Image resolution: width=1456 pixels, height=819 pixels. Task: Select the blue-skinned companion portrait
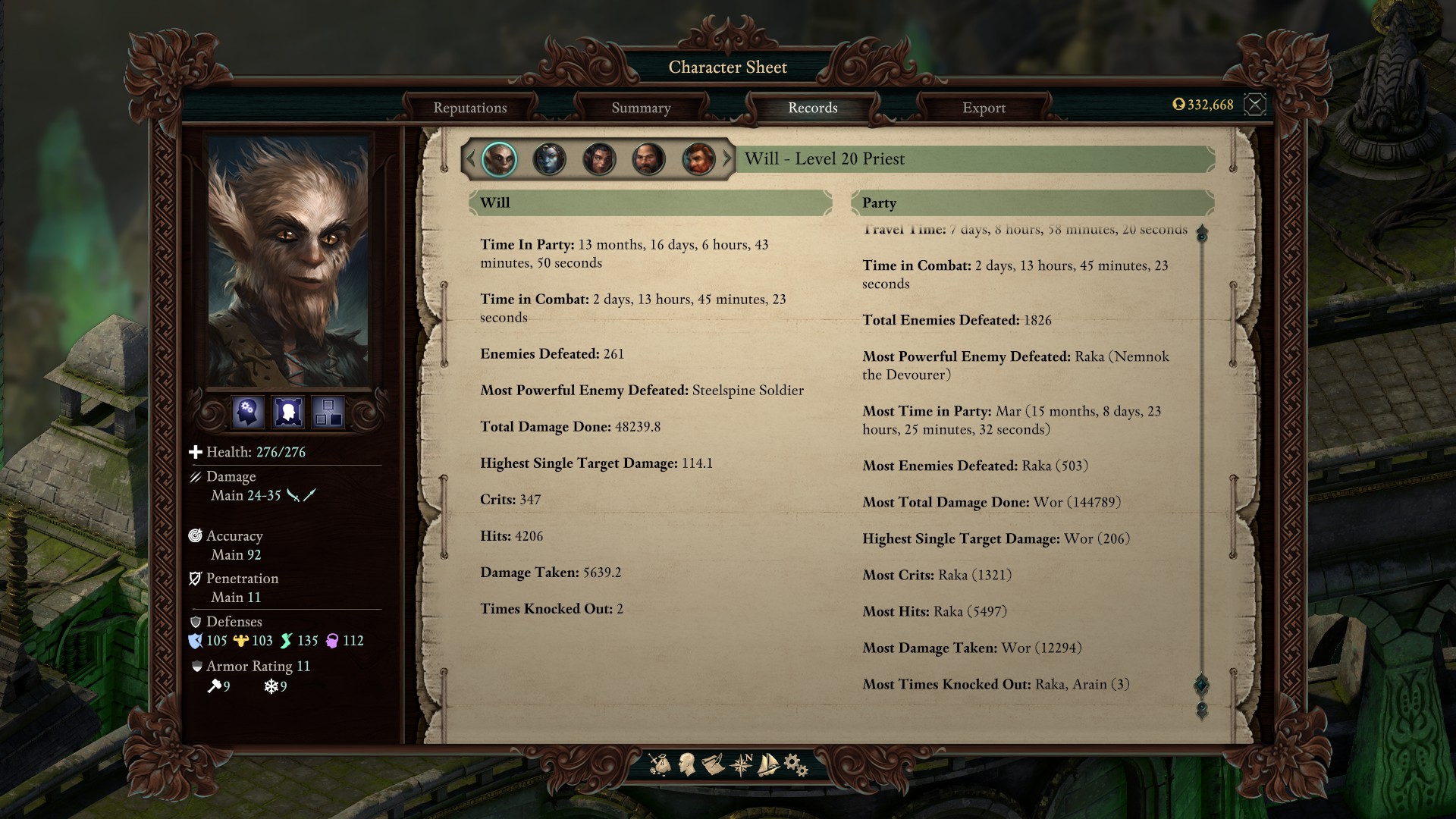[549, 159]
